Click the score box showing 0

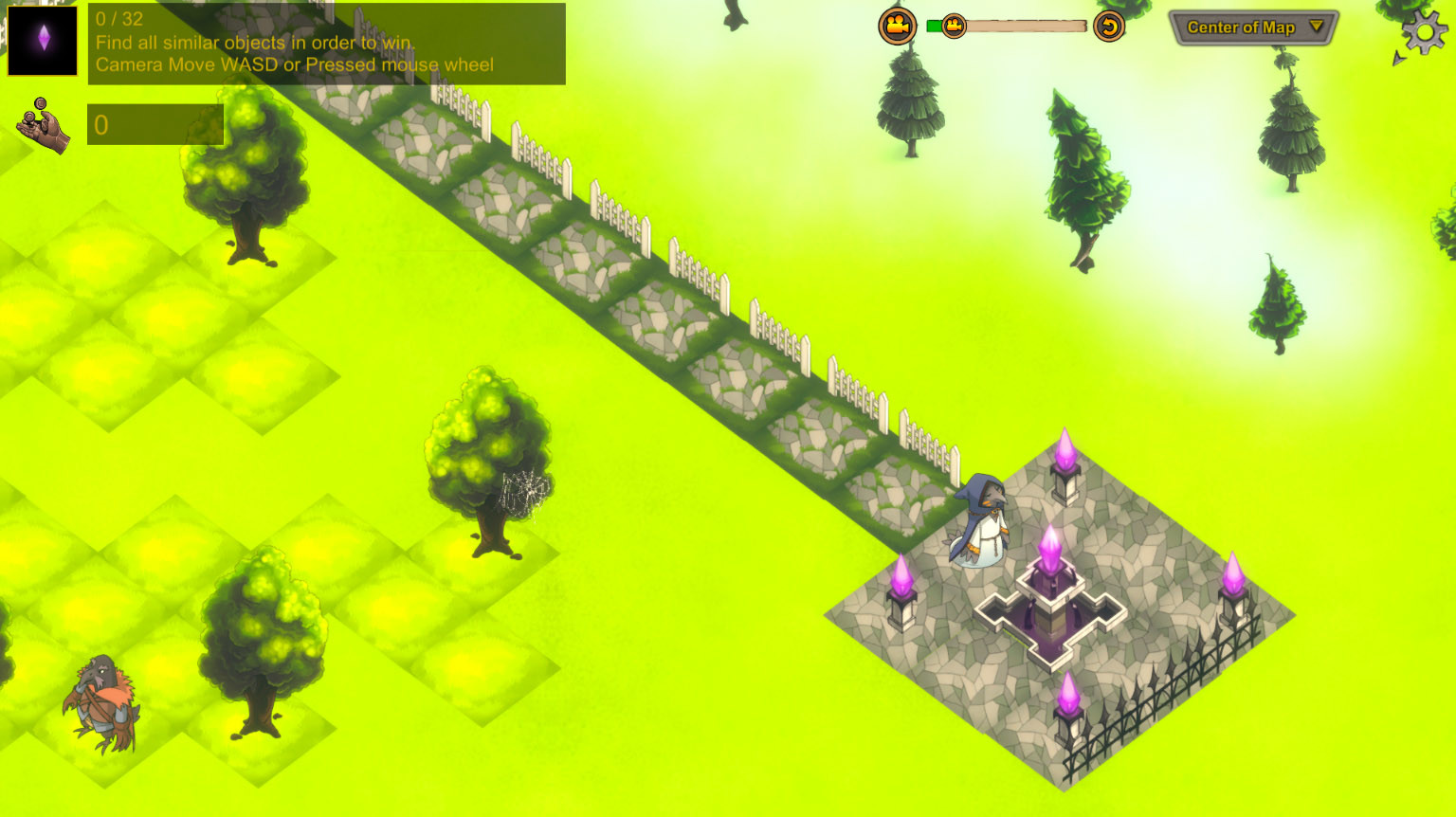[155, 124]
